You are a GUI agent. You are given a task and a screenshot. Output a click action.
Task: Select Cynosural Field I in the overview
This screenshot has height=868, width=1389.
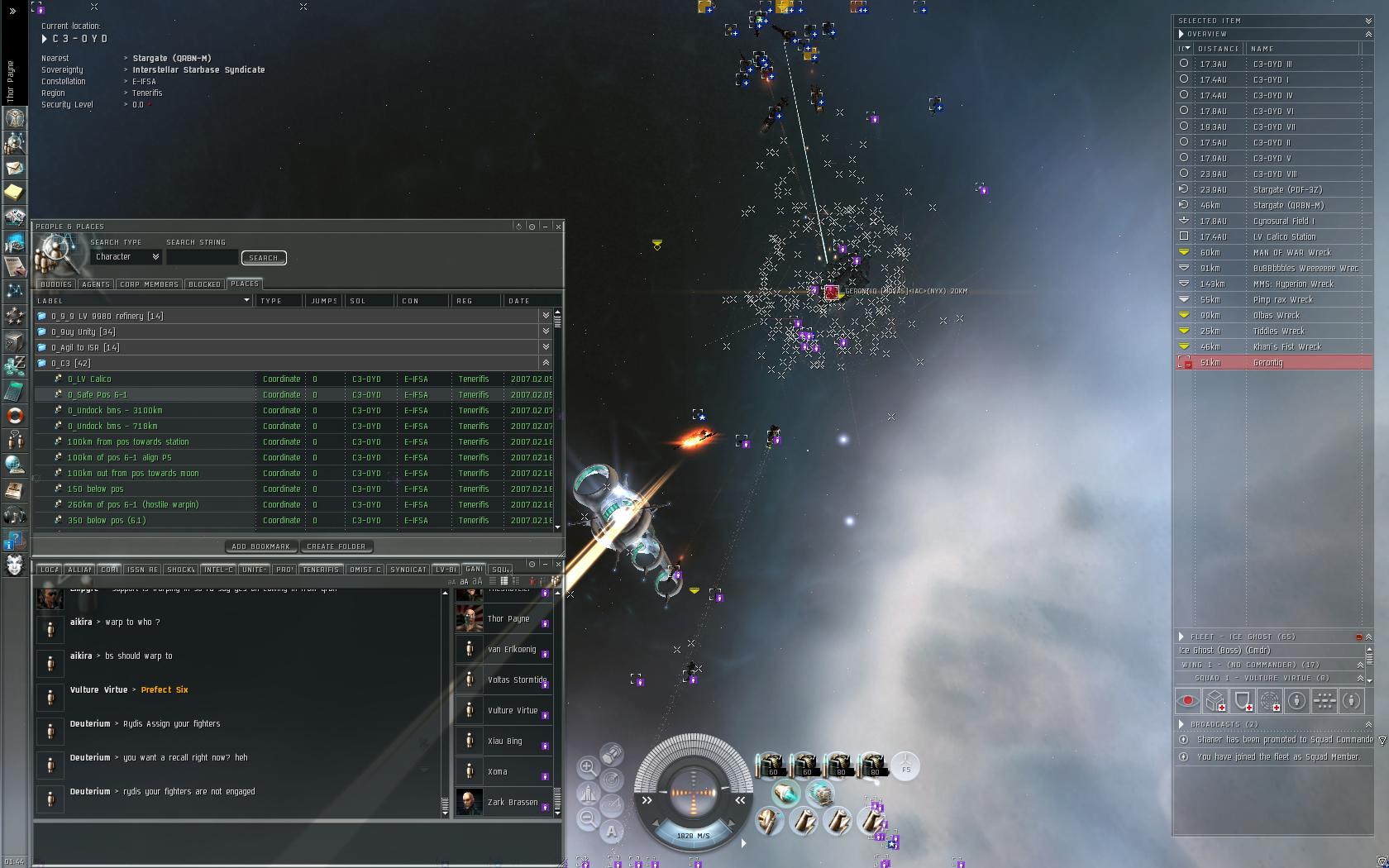pyautogui.click(x=1283, y=221)
